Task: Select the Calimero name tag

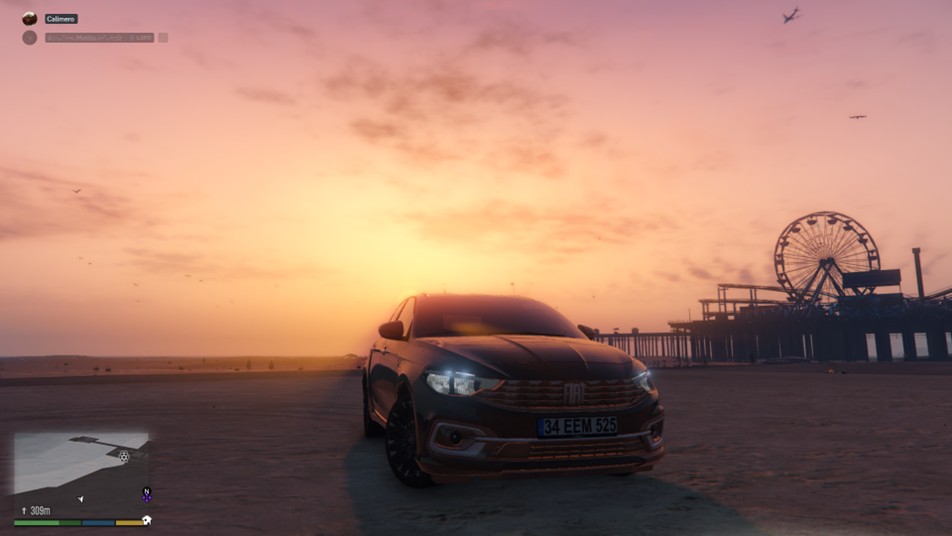Action: click(x=61, y=18)
